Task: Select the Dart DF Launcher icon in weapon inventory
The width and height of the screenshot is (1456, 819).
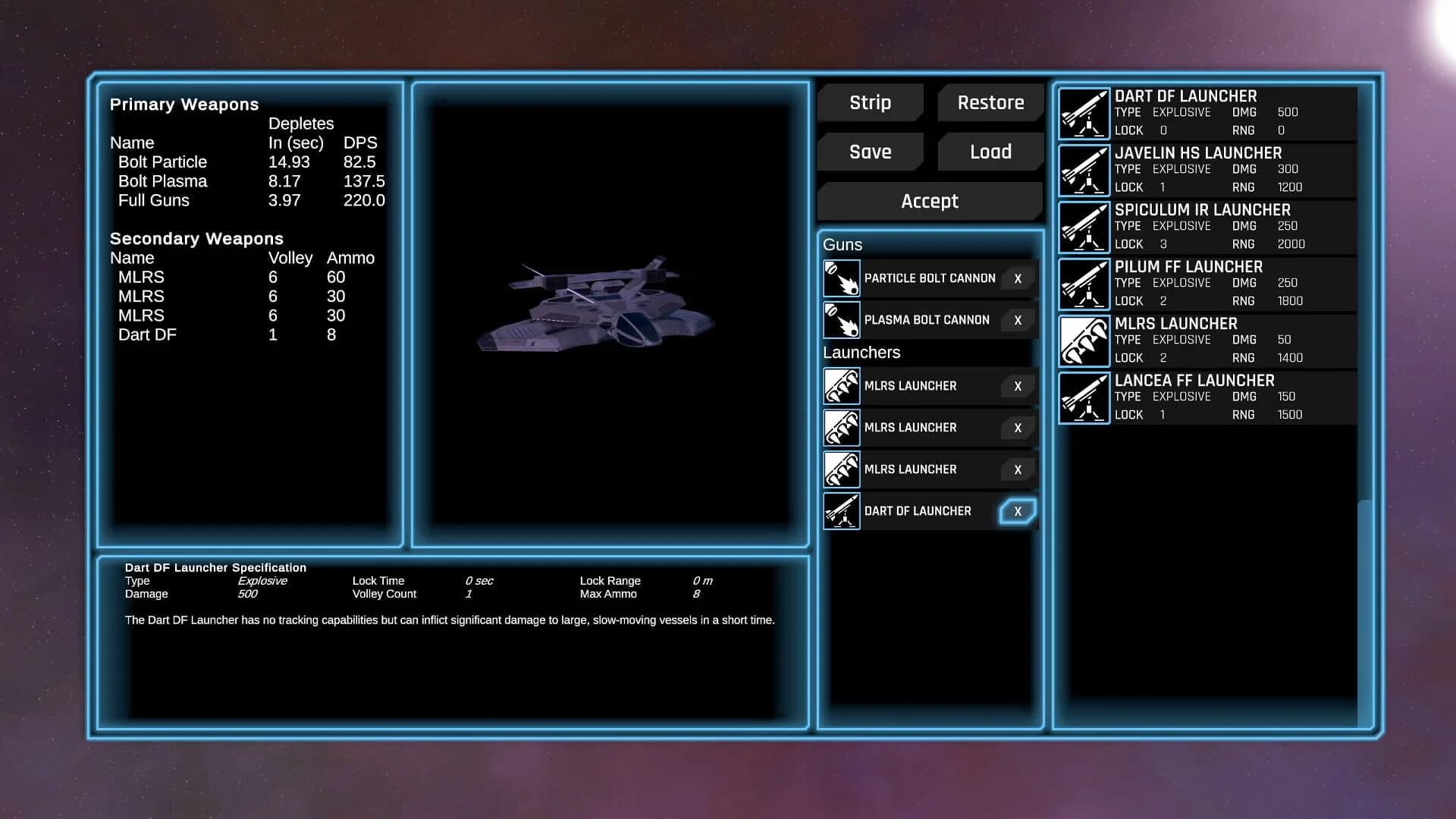Action: [x=1083, y=112]
